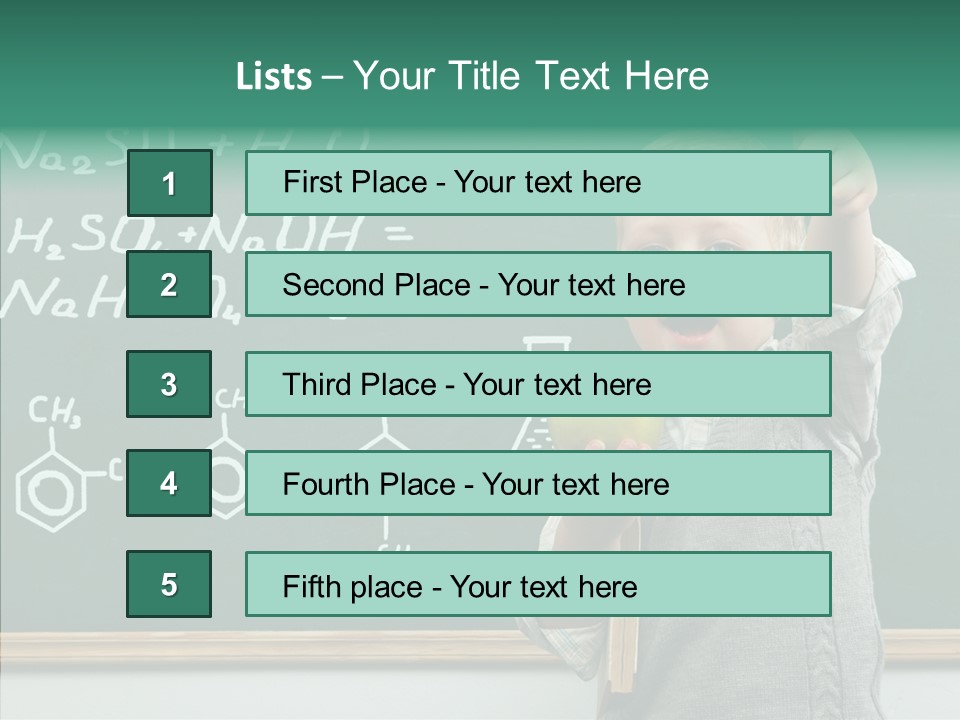This screenshot has height=720, width=960.
Task: Select the number 5 box
Action: (x=169, y=584)
